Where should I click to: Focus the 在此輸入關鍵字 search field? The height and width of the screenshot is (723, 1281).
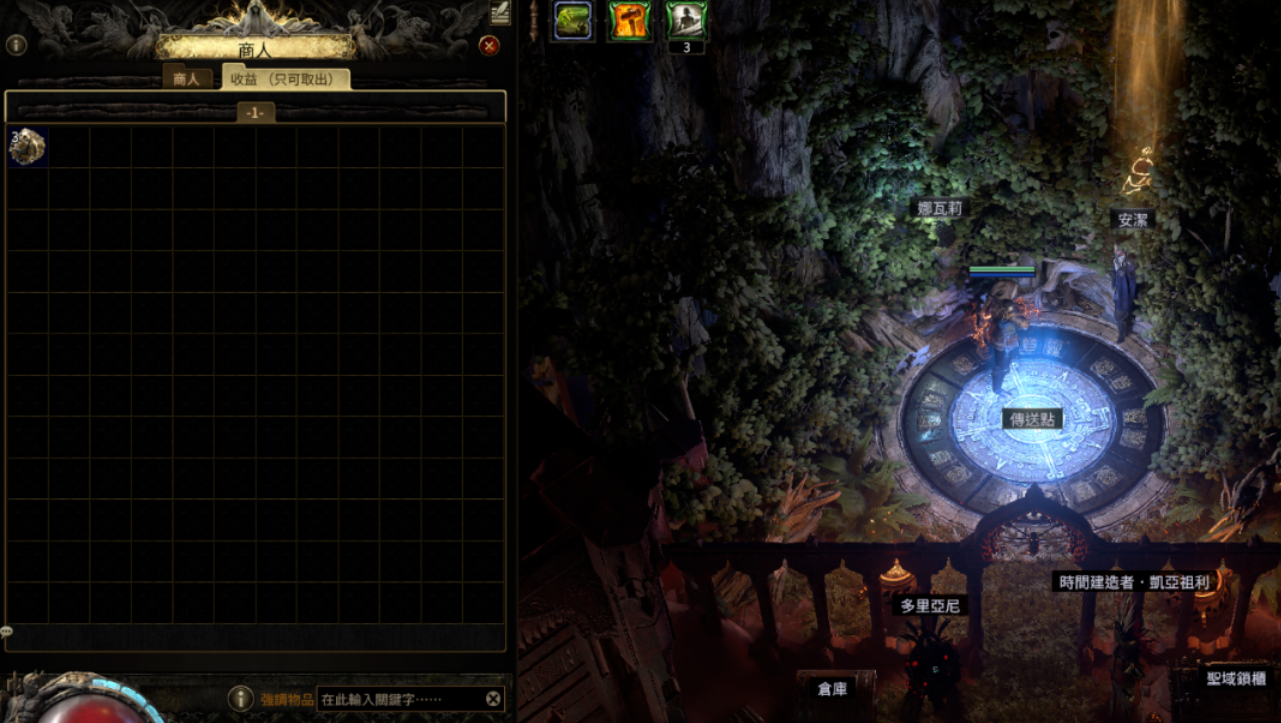(x=400, y=699)
